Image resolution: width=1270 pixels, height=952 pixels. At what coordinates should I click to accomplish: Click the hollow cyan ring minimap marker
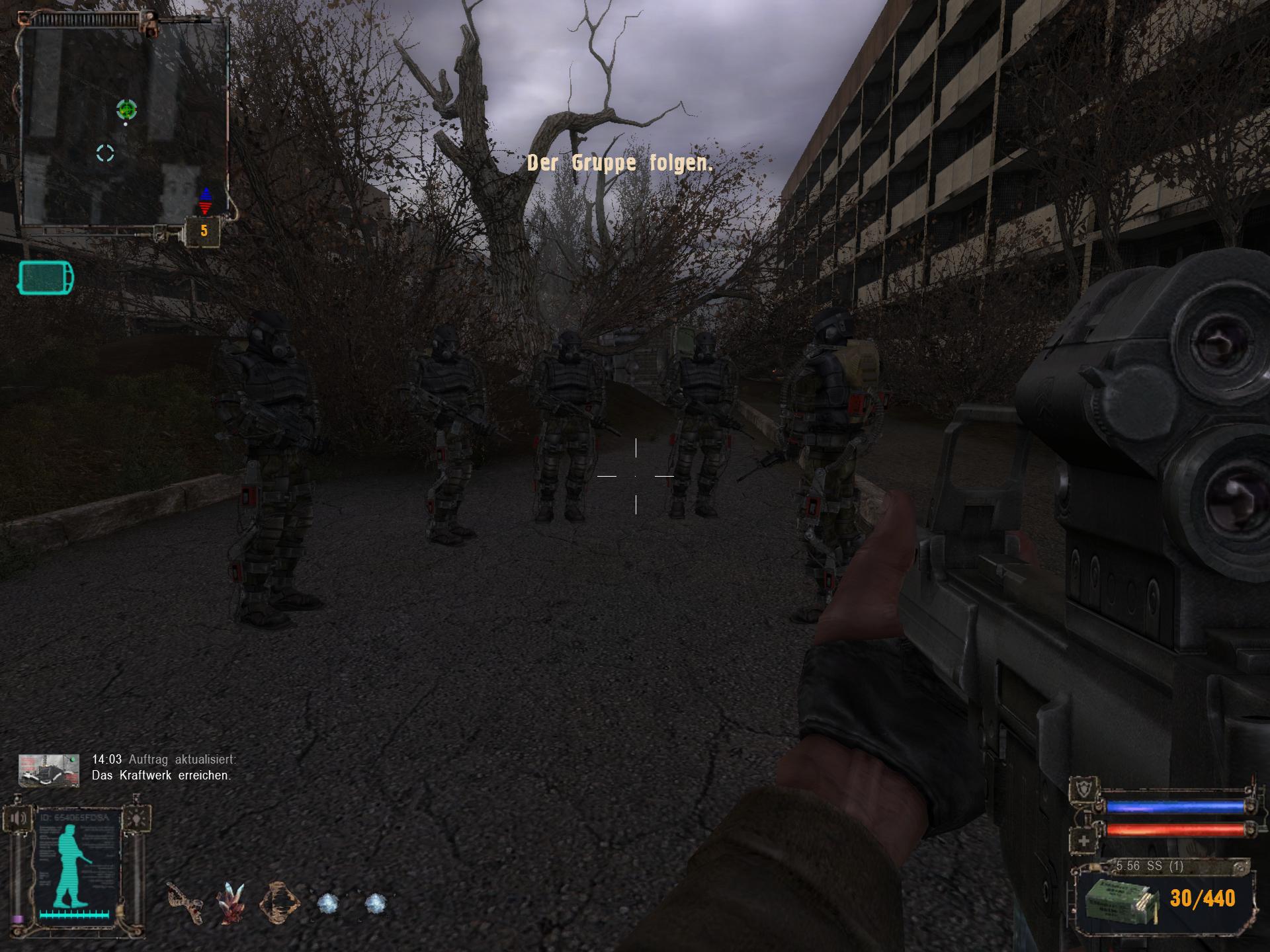pos(105,153)
